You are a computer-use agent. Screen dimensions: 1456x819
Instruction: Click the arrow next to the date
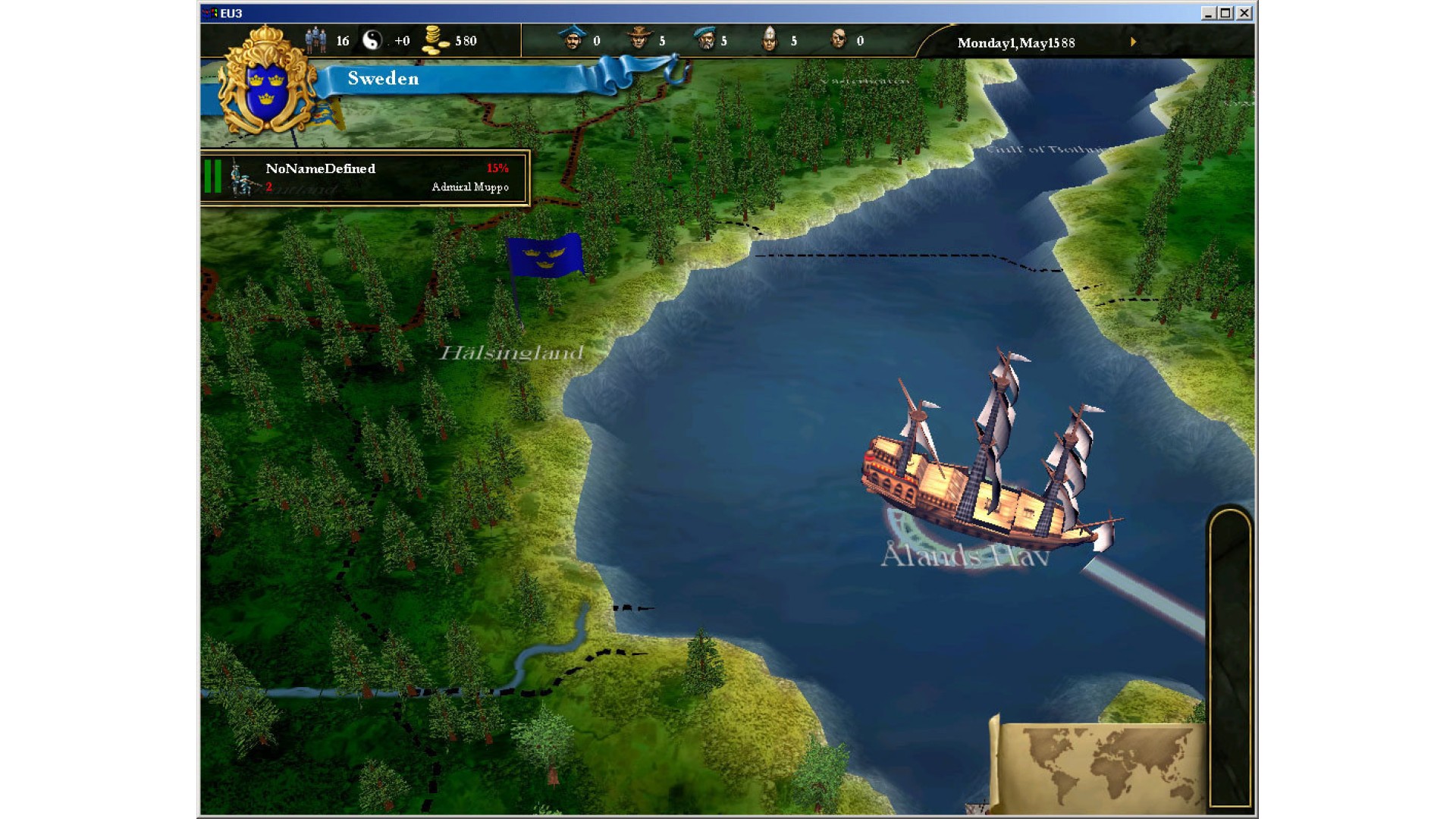point(1134,42)
